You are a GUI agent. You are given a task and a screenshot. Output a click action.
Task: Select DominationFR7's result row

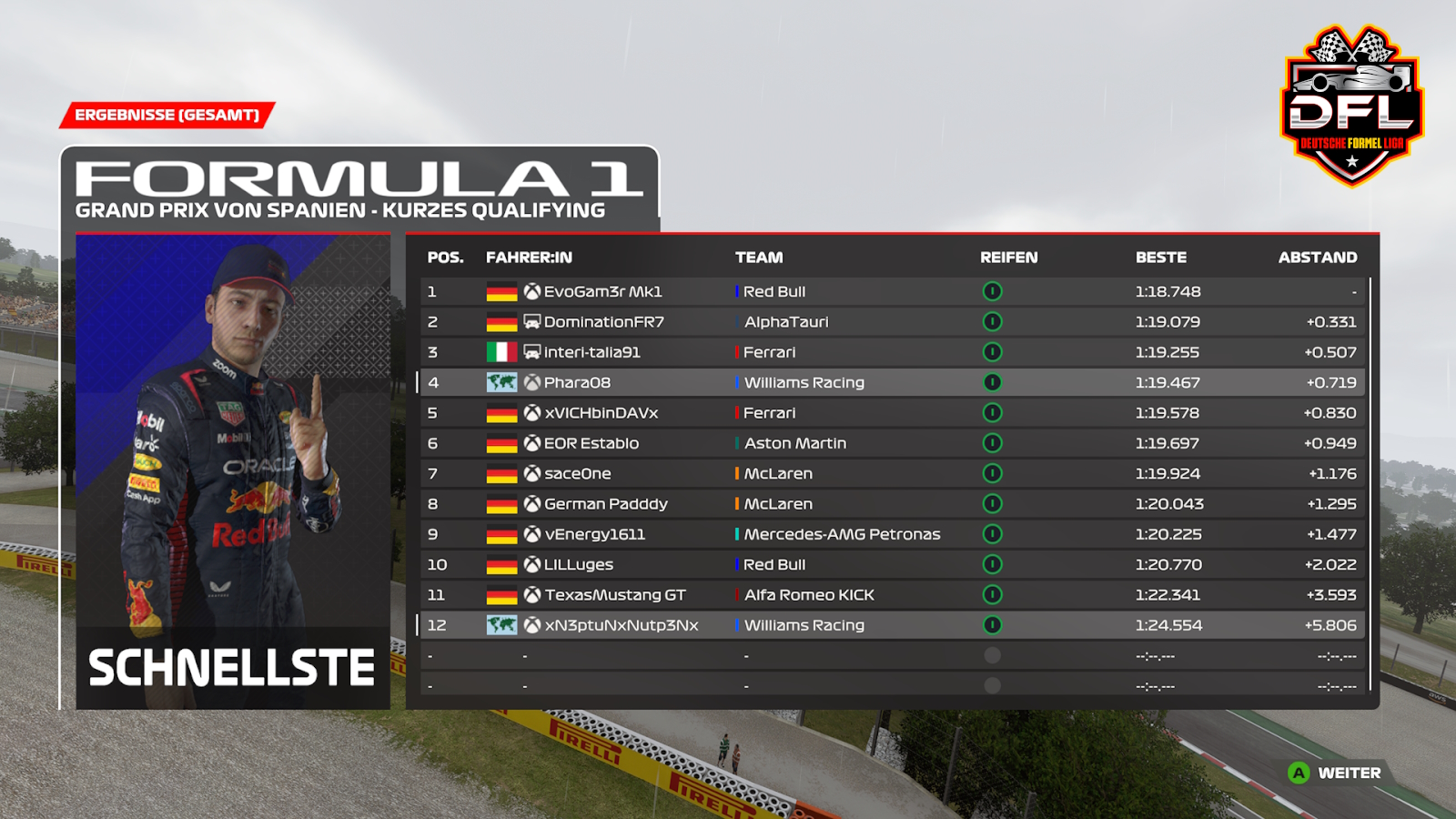pos(892,322)
